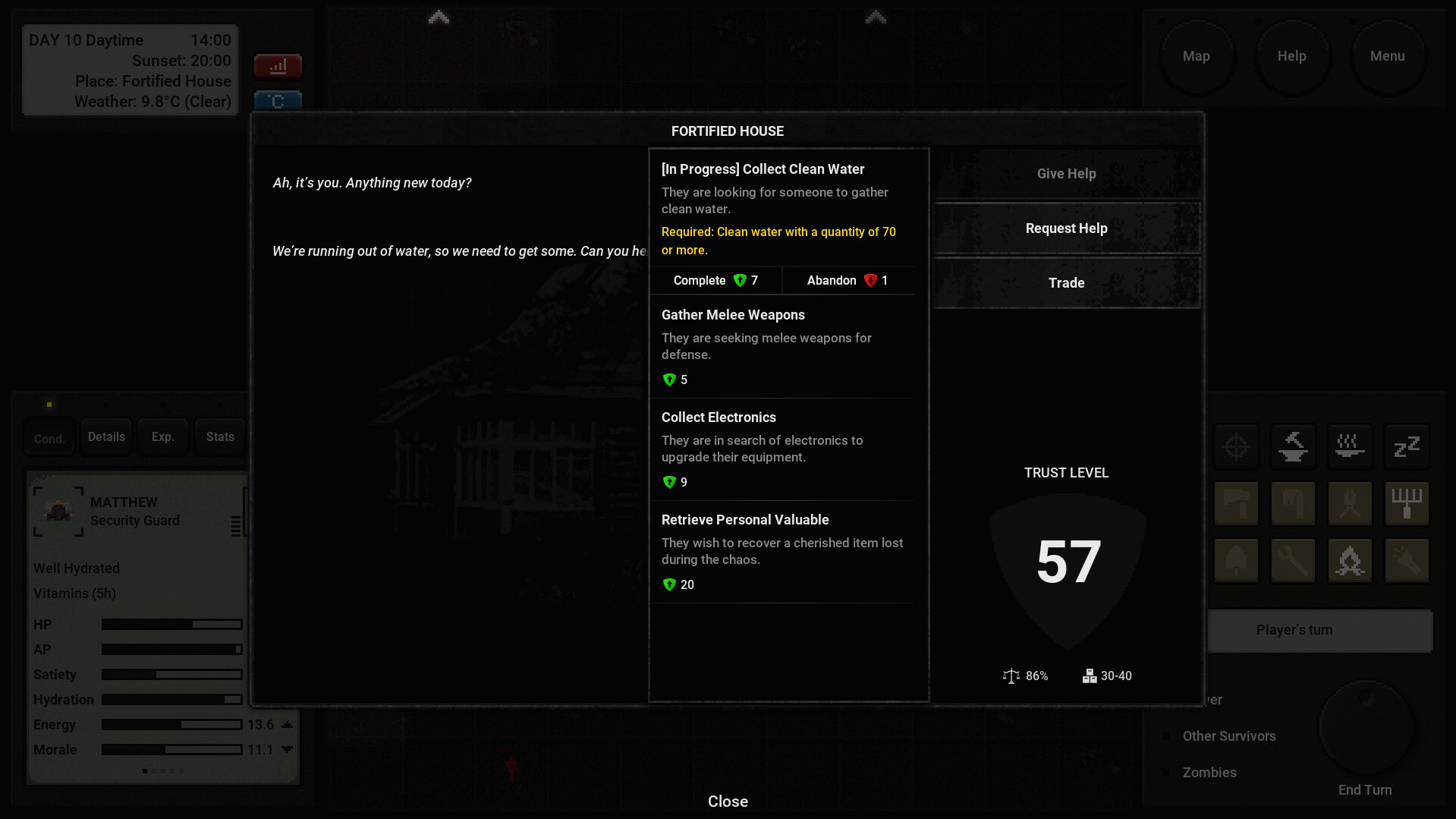
Task: Select the Request Help option
Action: [x=1066, y=228]
